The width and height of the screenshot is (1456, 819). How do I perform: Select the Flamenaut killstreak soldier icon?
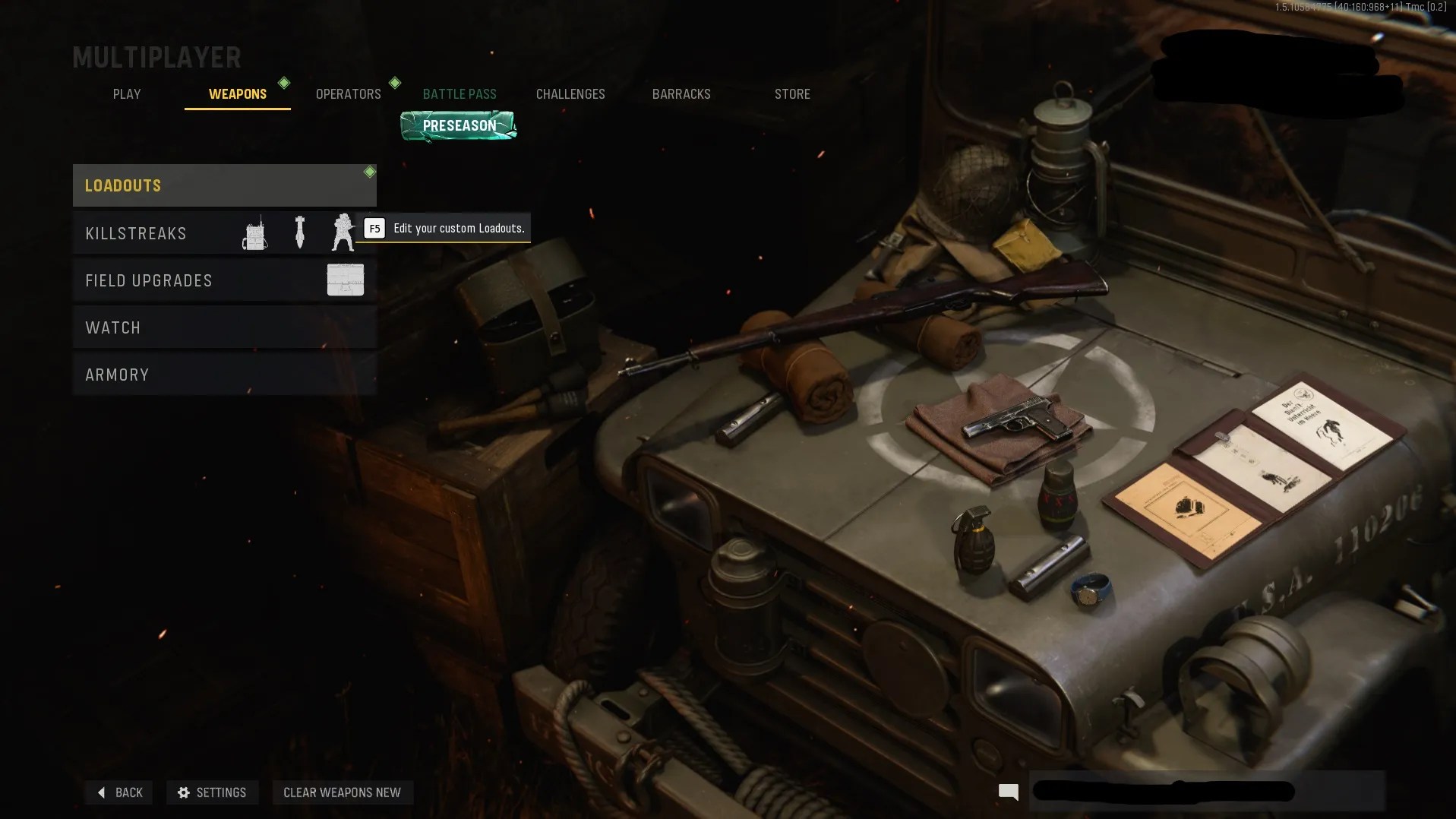click(x=344, y=233)
